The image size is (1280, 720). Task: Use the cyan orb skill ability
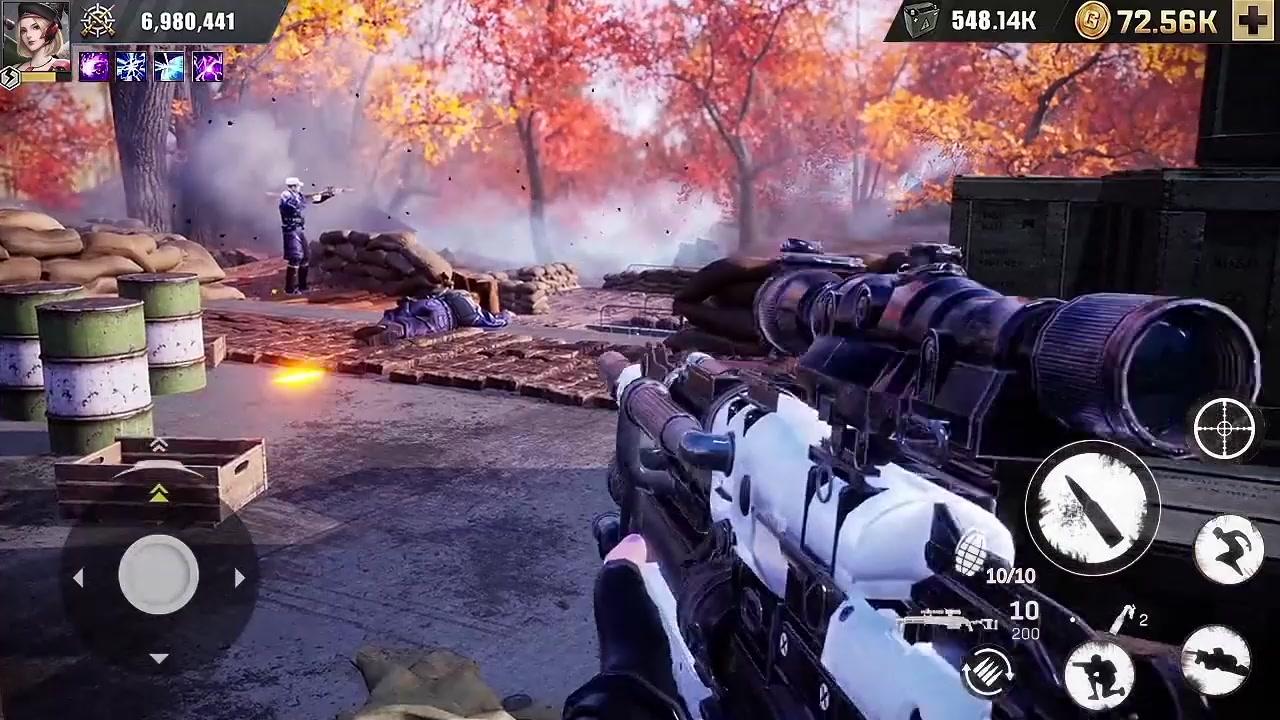pyautogui.click(x=168, y=68)
